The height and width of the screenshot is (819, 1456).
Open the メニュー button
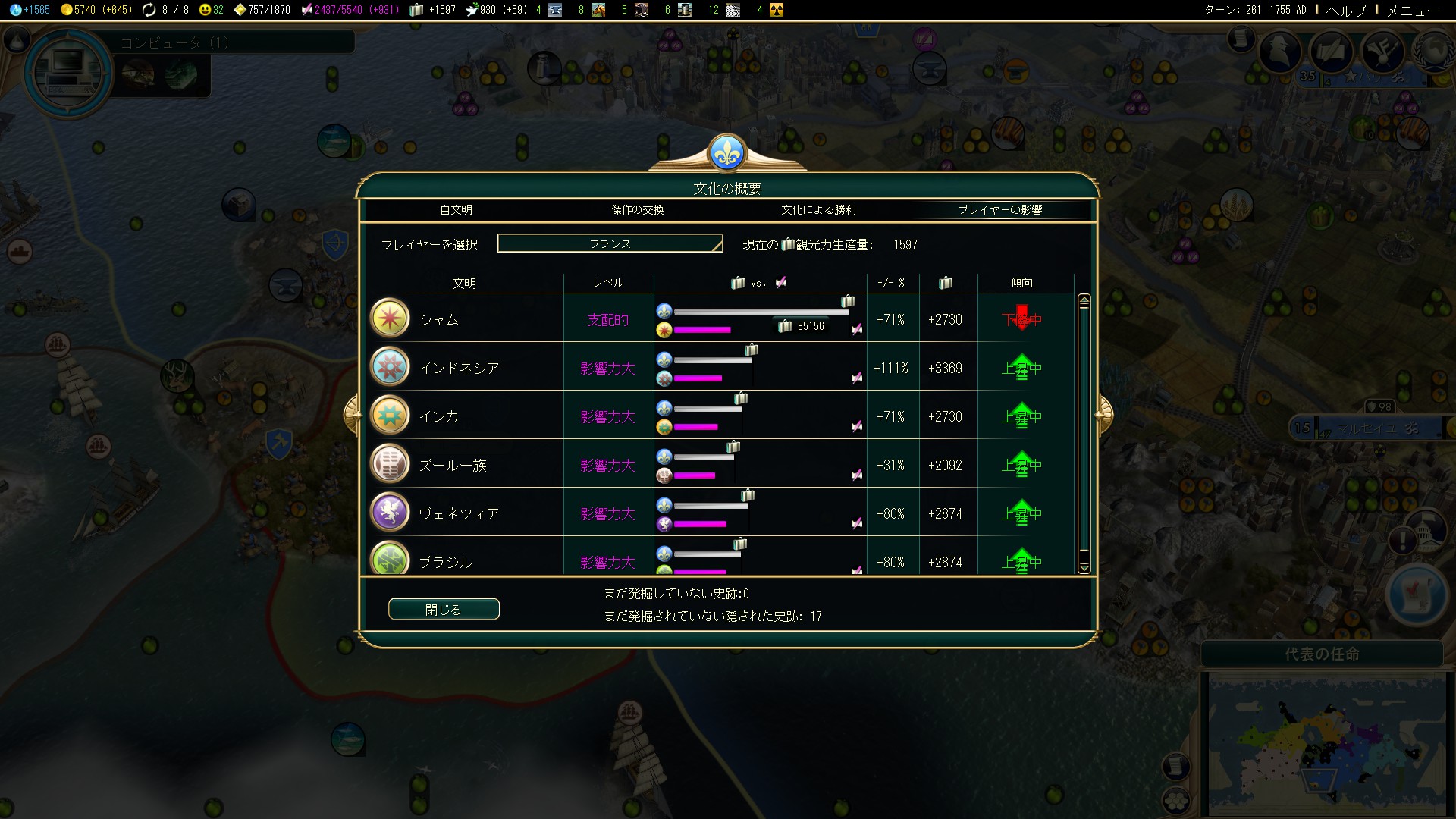[1412, 10]
